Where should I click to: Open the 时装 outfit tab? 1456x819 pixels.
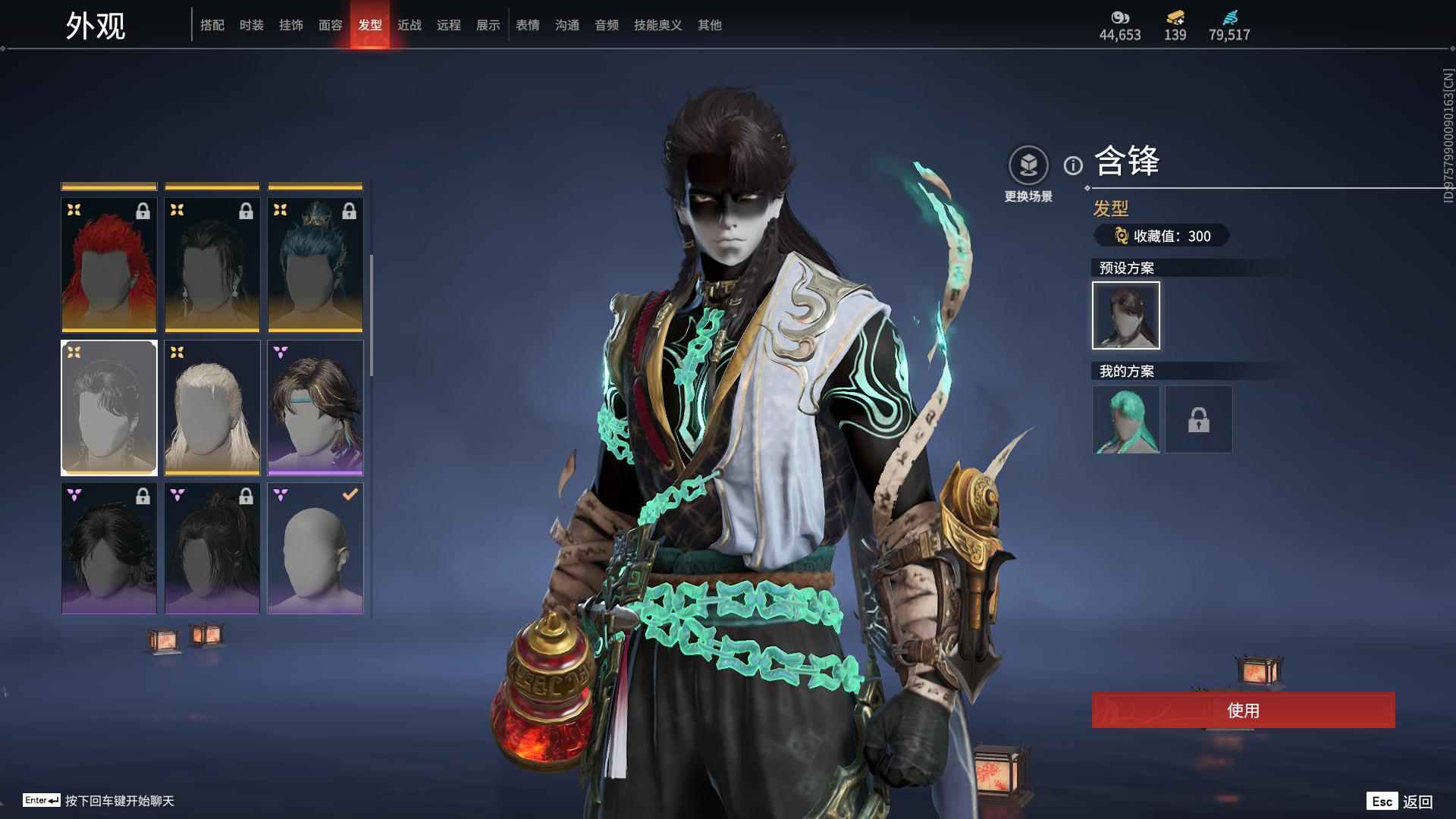[x=252, y=25]
